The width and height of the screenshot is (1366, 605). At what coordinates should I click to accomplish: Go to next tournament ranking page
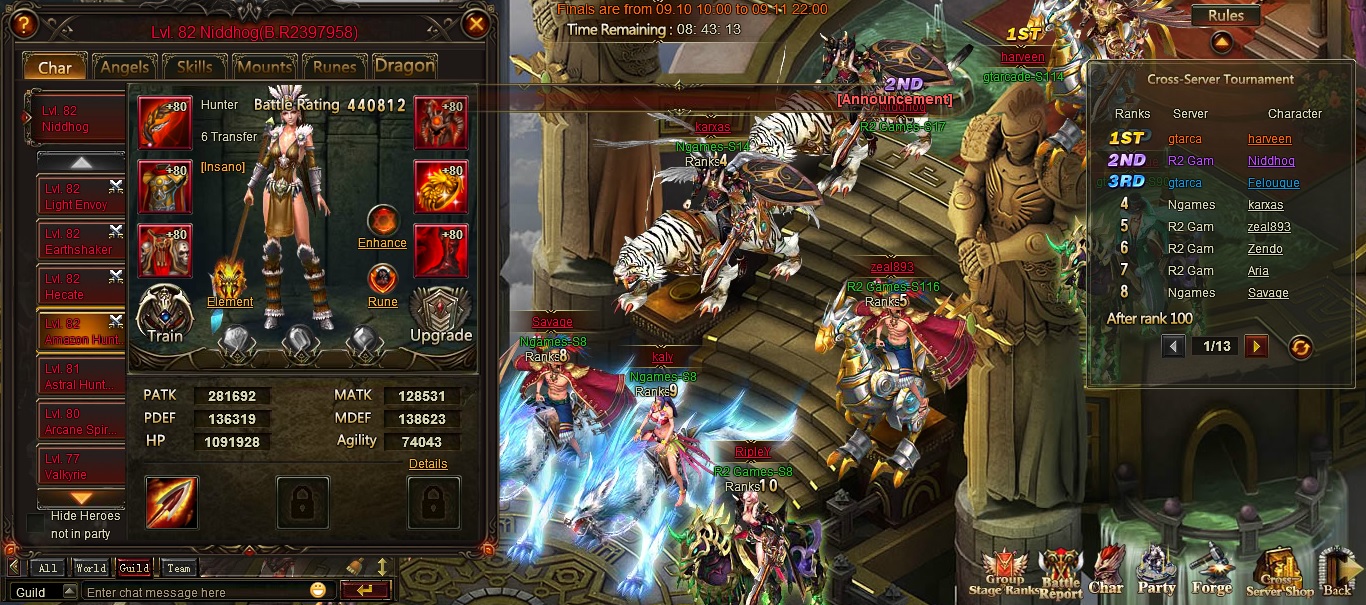1256,346
